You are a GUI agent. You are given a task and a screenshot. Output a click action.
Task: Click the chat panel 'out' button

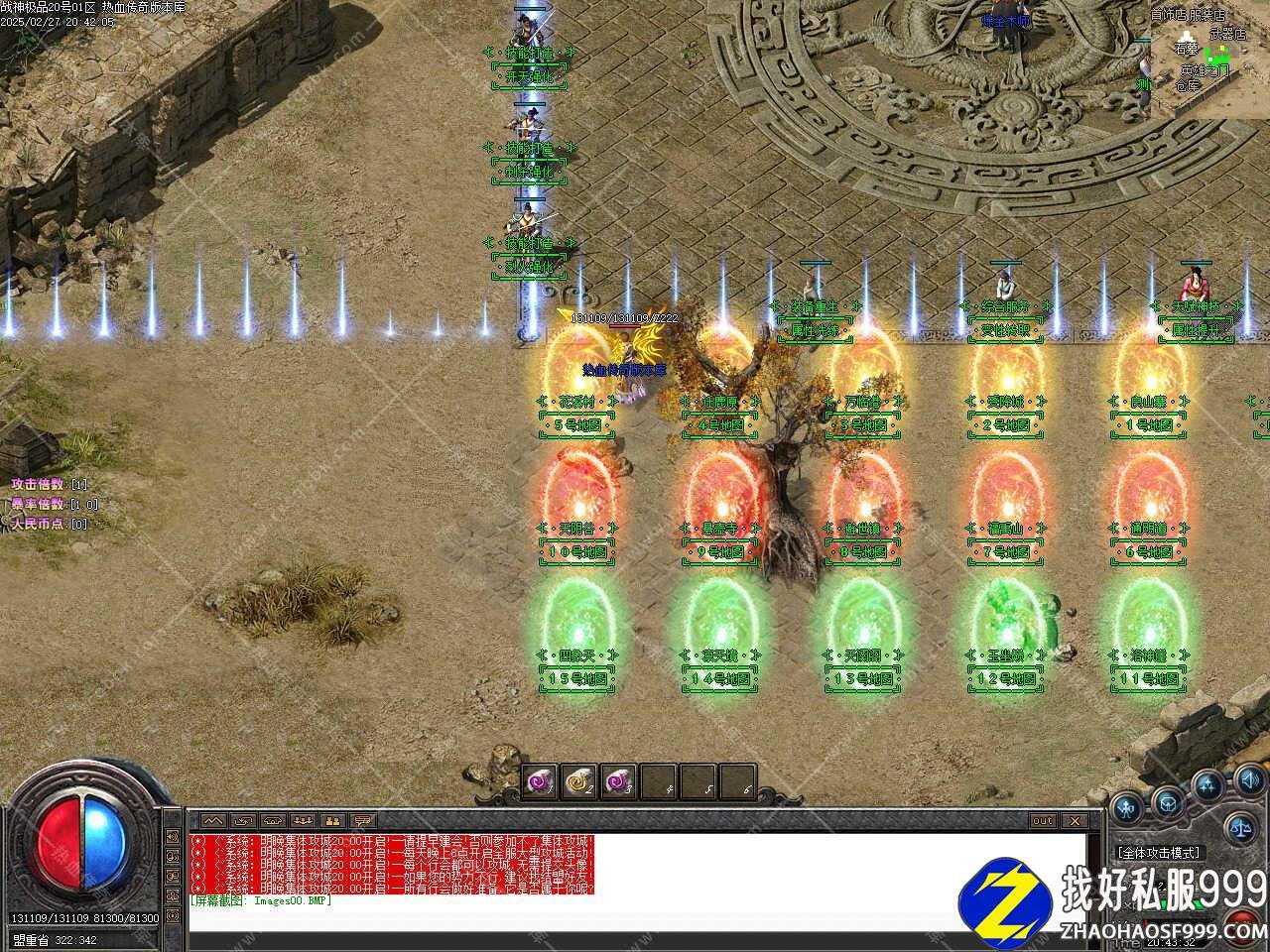click(1042, 821)
